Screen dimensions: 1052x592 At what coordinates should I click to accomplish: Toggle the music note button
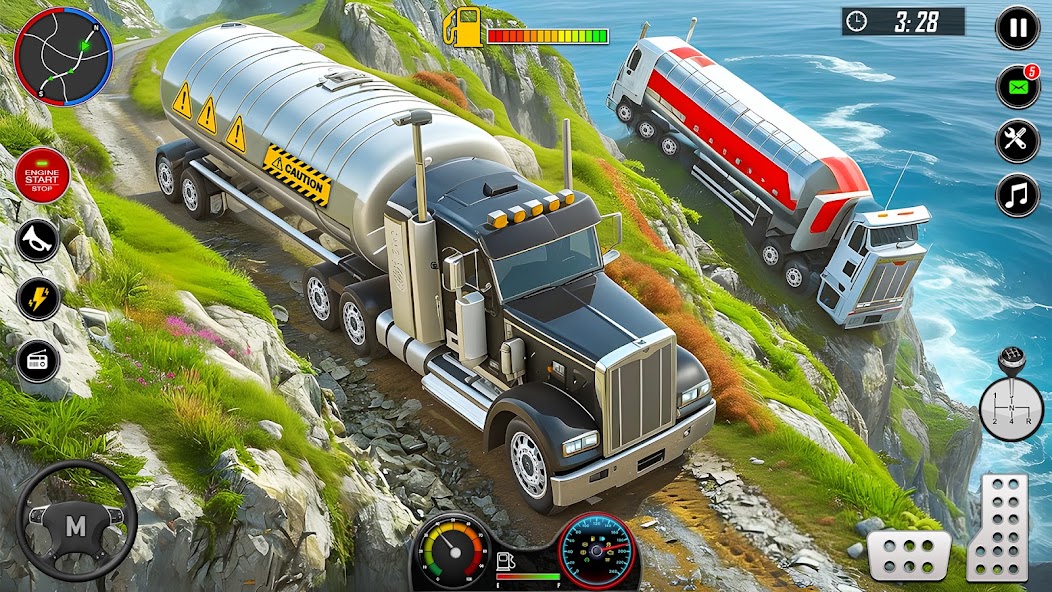click(1017, 195)
